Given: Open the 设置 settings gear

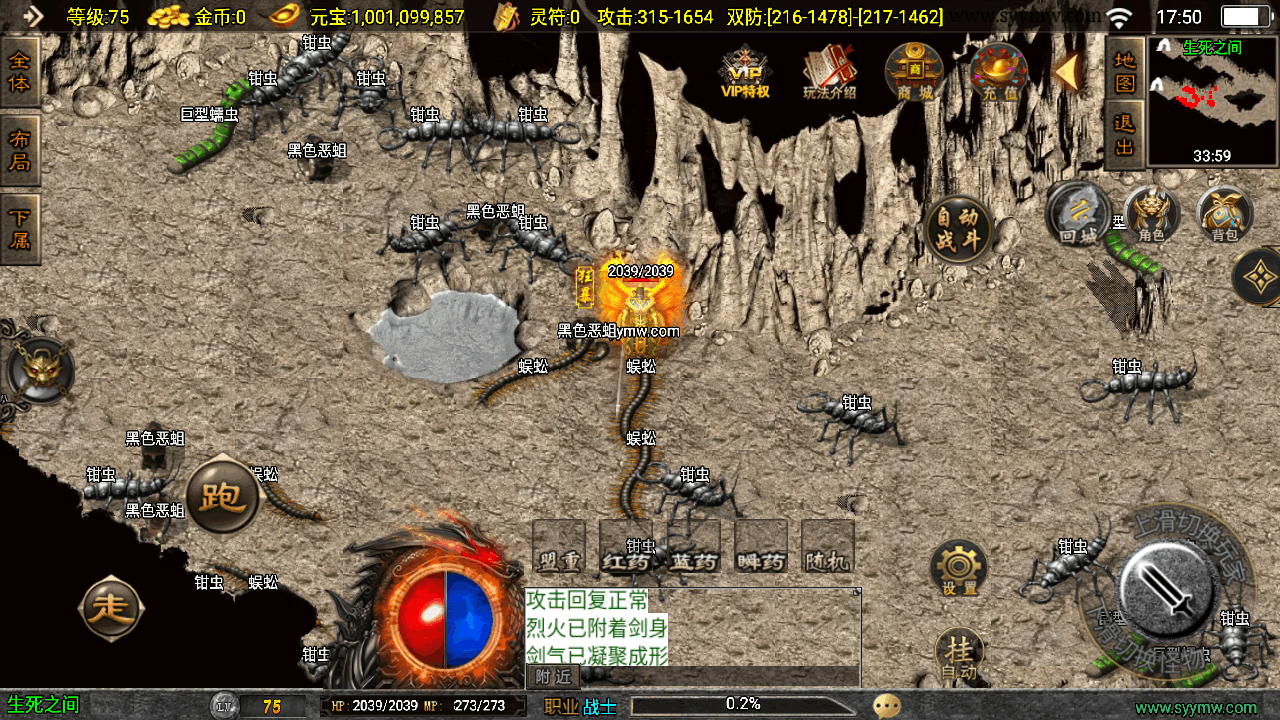Looking at the screenshot, I should pos(959,570).
